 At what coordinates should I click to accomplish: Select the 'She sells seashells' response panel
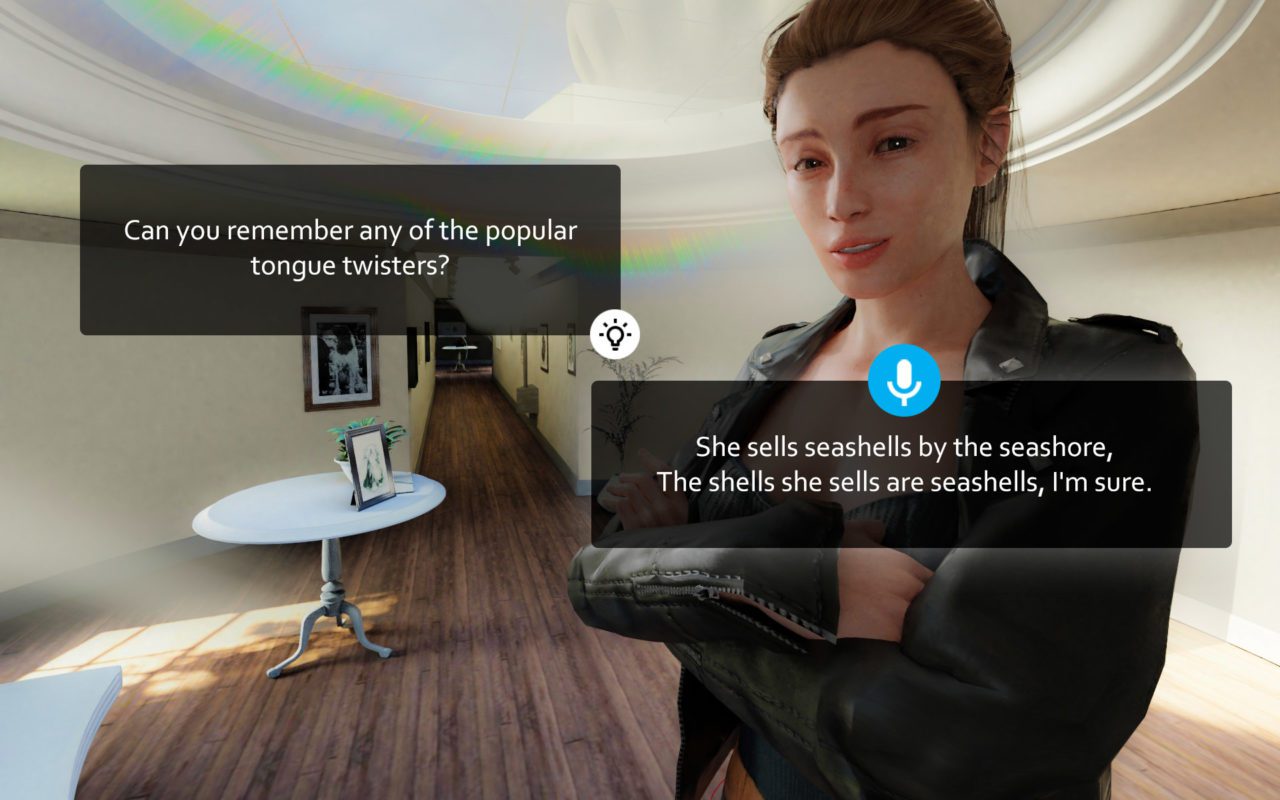point(900,465)
